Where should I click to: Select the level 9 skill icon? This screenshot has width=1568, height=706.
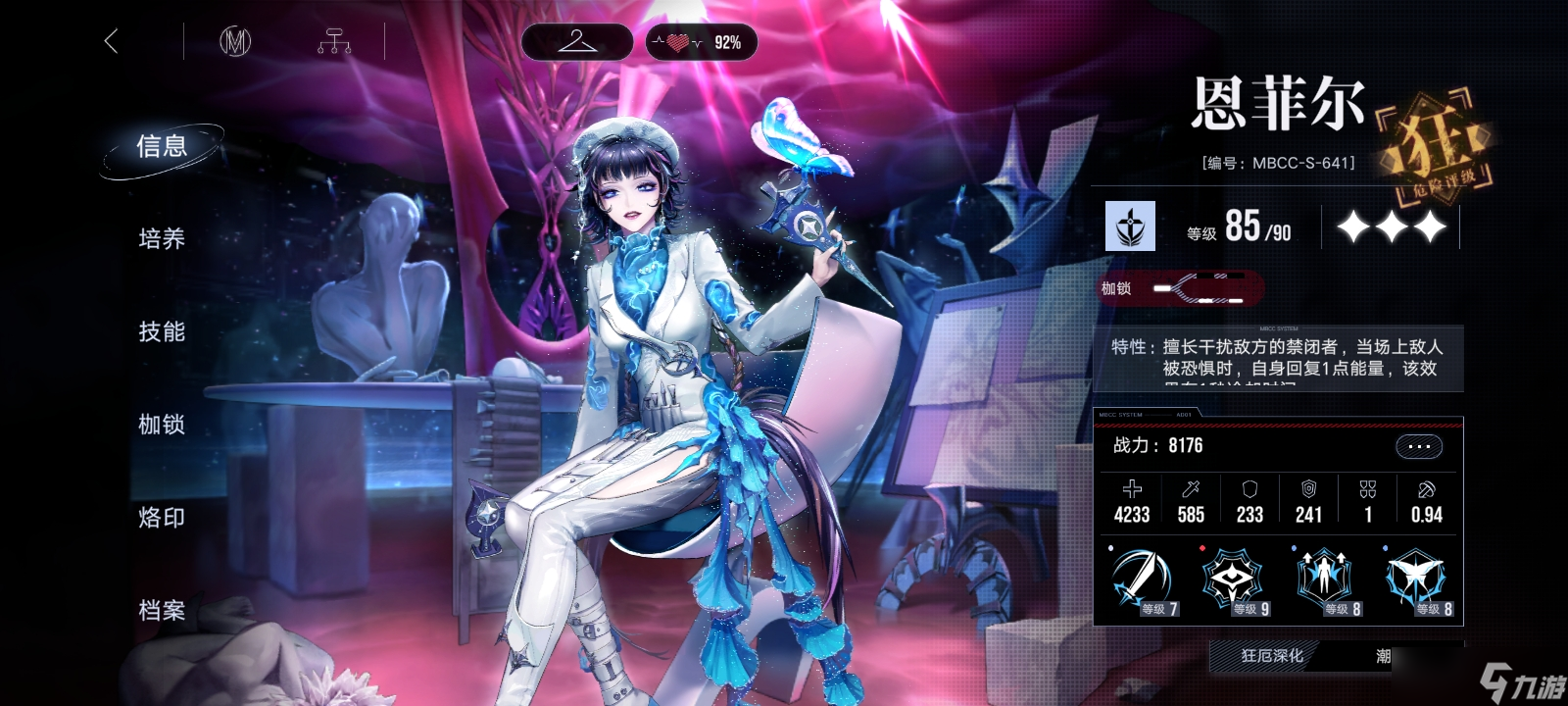click(1233, 580)
